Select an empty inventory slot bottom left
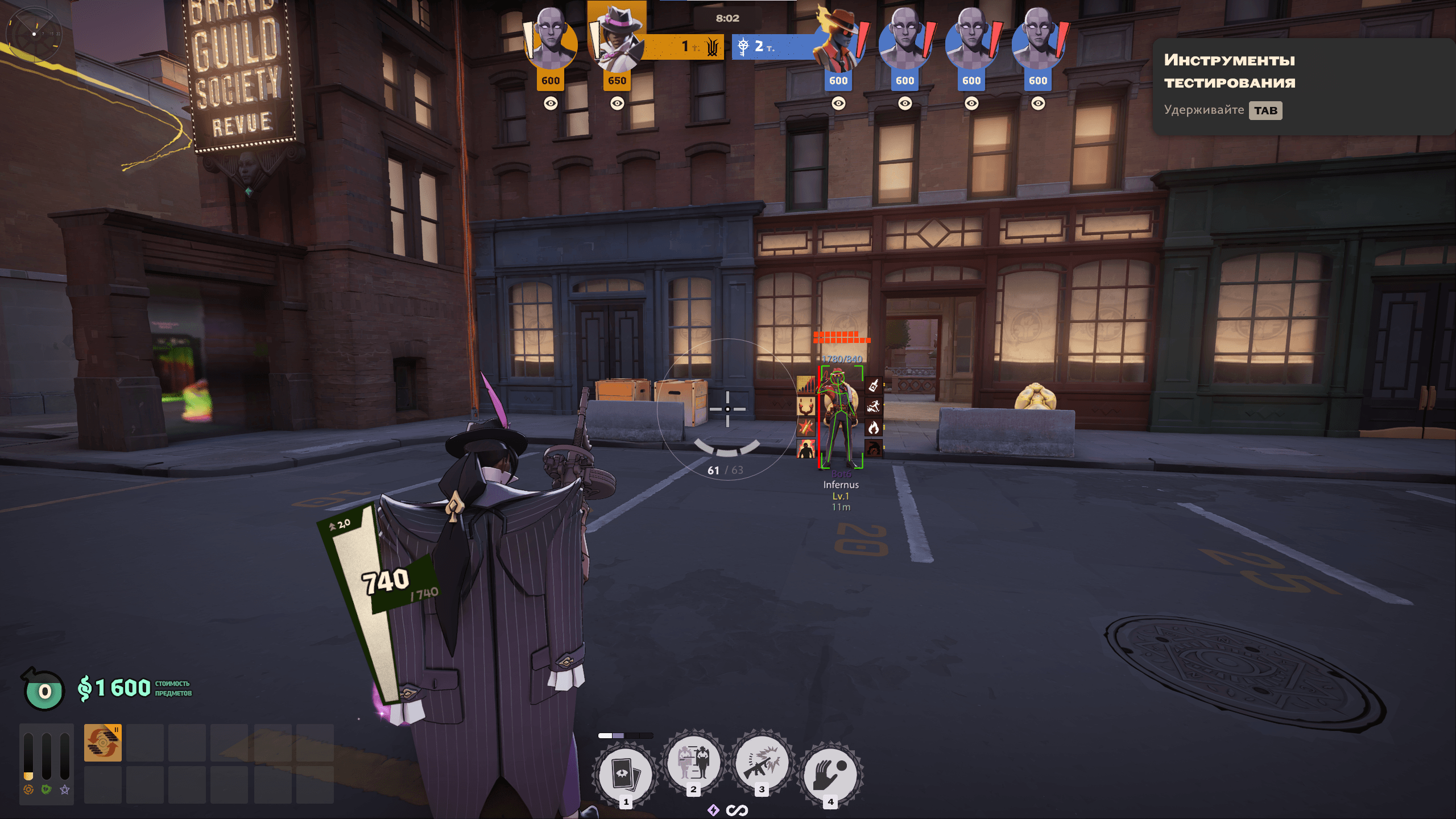Screen dimensions: 1456x819 point(146,743)
